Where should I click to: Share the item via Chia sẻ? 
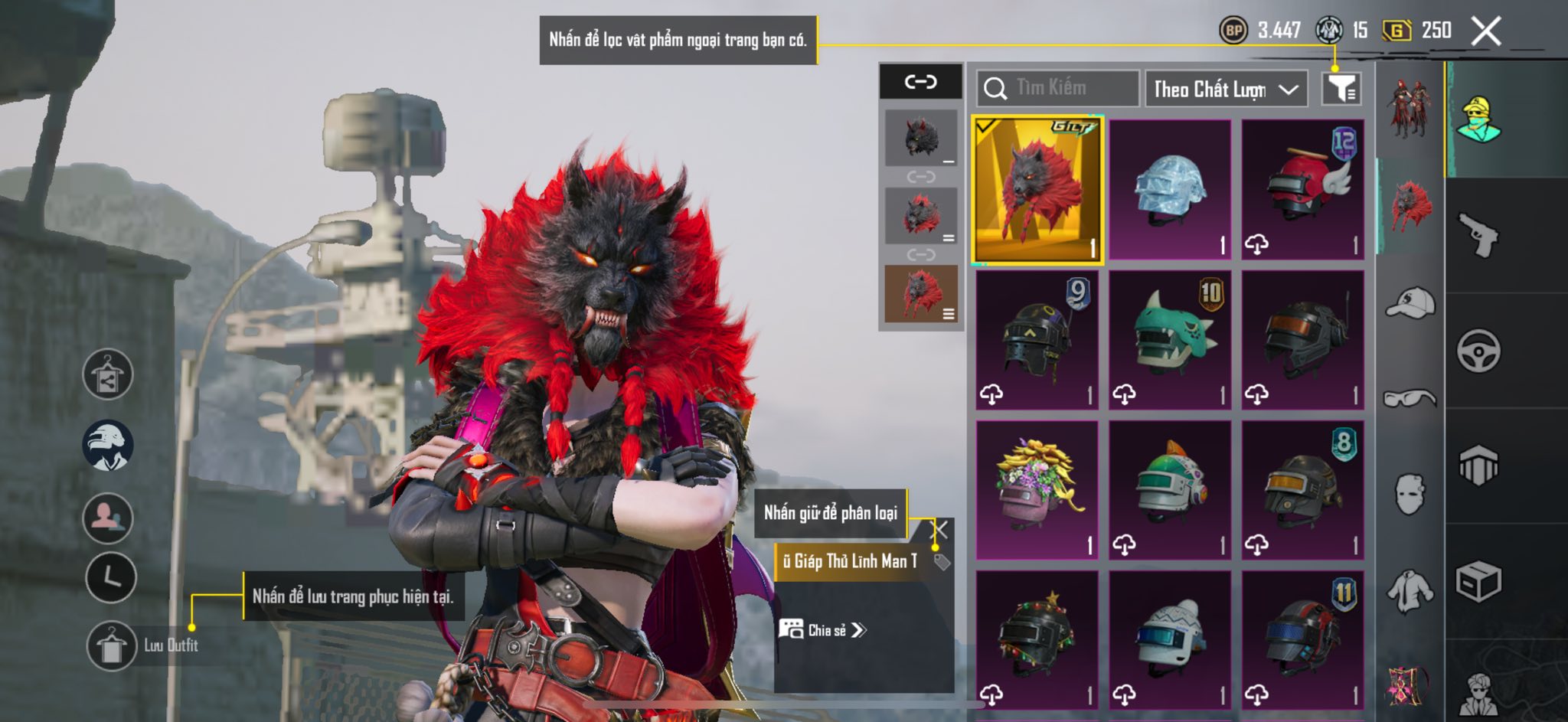(x=823, y=630)
